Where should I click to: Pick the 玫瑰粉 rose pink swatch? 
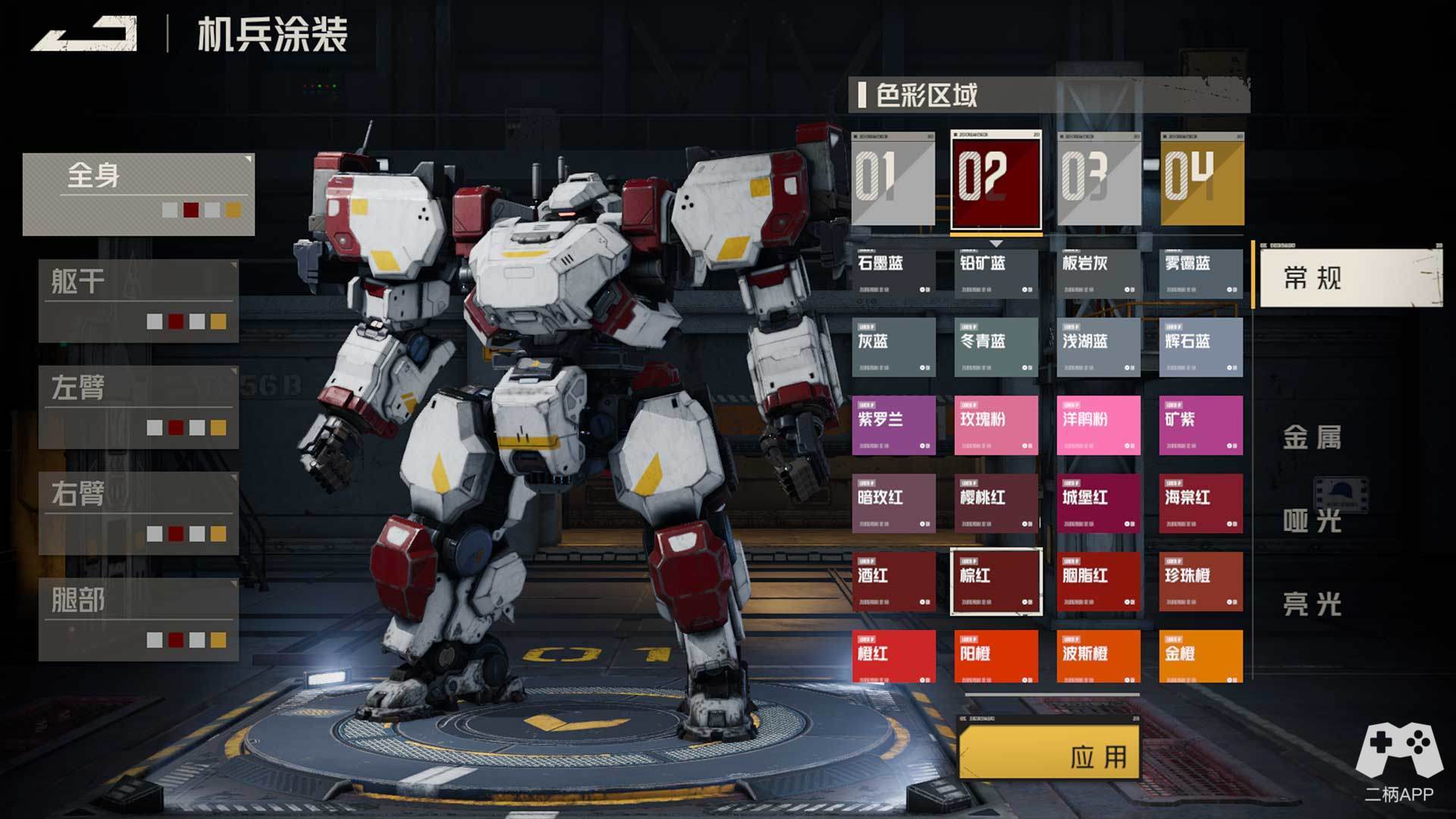pos(996,425)
